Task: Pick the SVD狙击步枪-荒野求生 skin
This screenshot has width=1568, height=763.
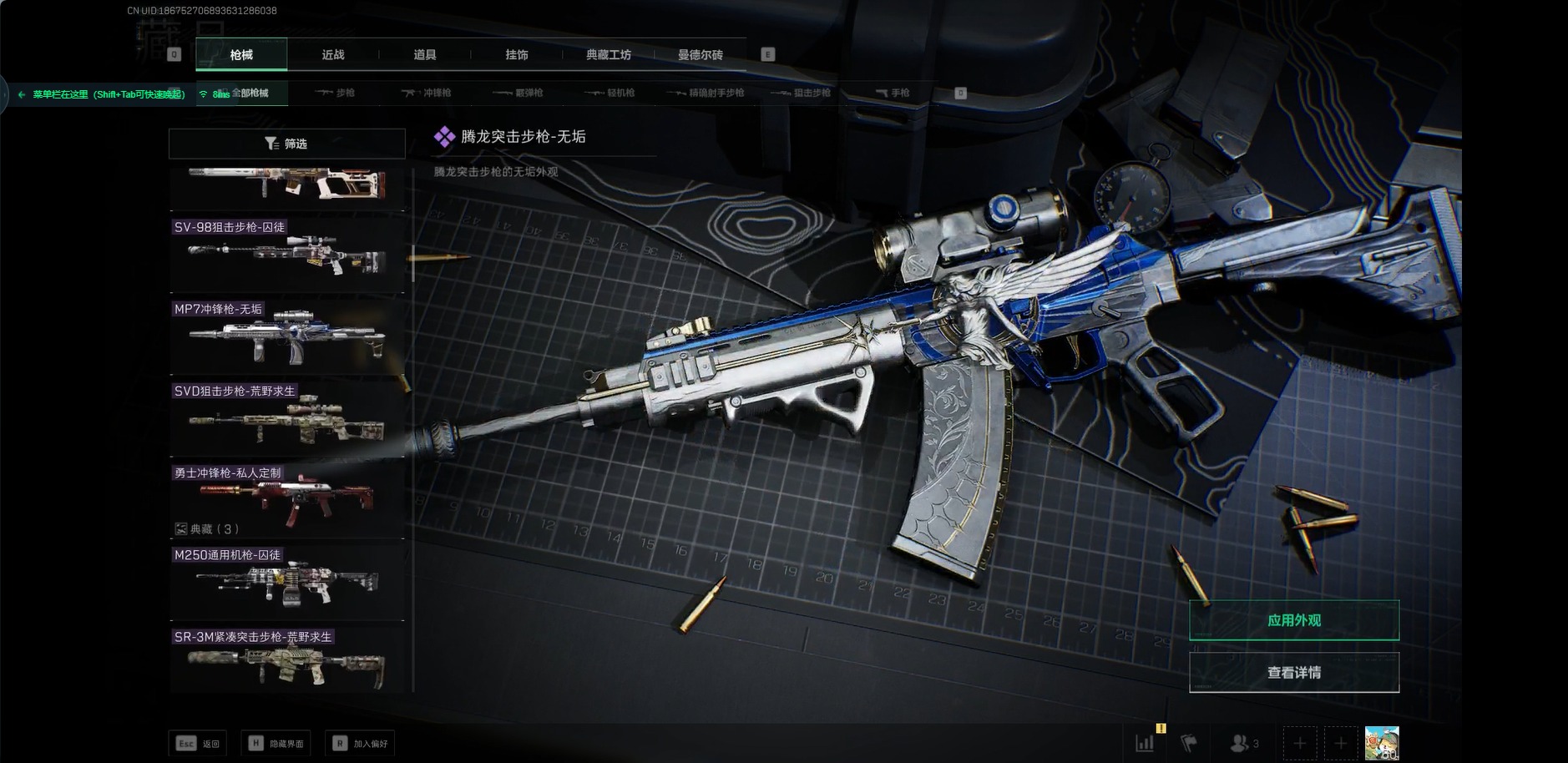Action: (x=286, y=418)
